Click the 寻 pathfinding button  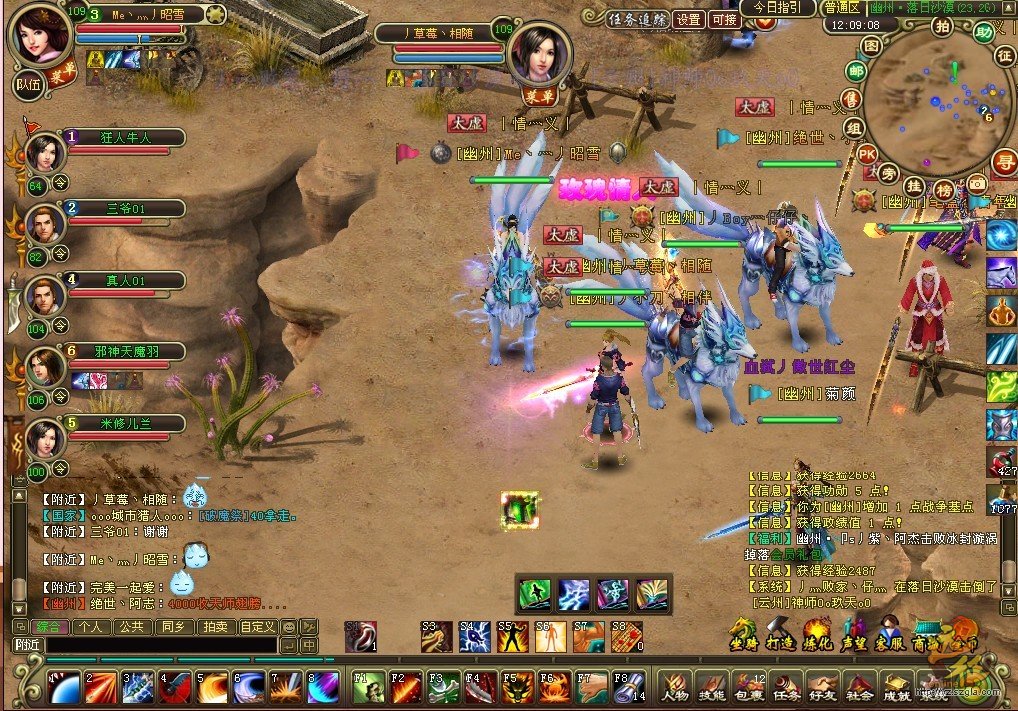pyautogui.click(x=1003, y=161)
